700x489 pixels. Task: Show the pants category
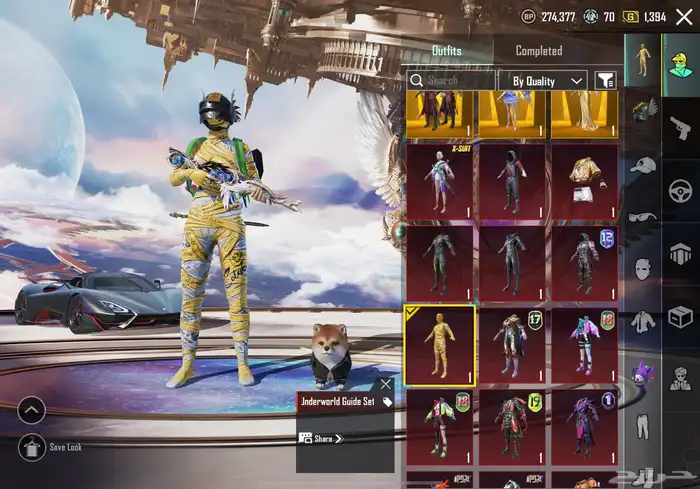pos(643,426)
